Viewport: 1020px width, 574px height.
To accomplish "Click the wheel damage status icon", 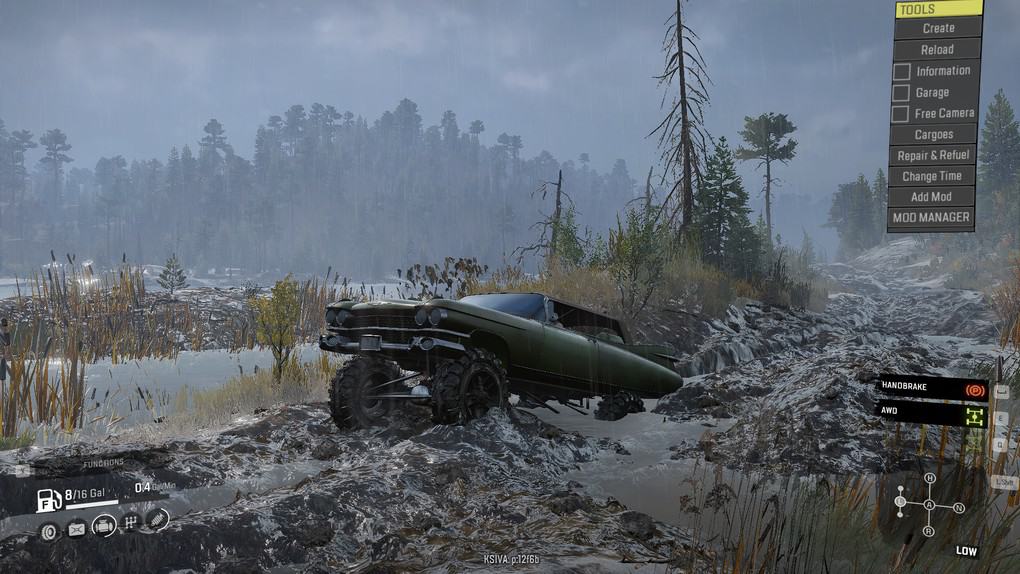I will coord(49,531).
